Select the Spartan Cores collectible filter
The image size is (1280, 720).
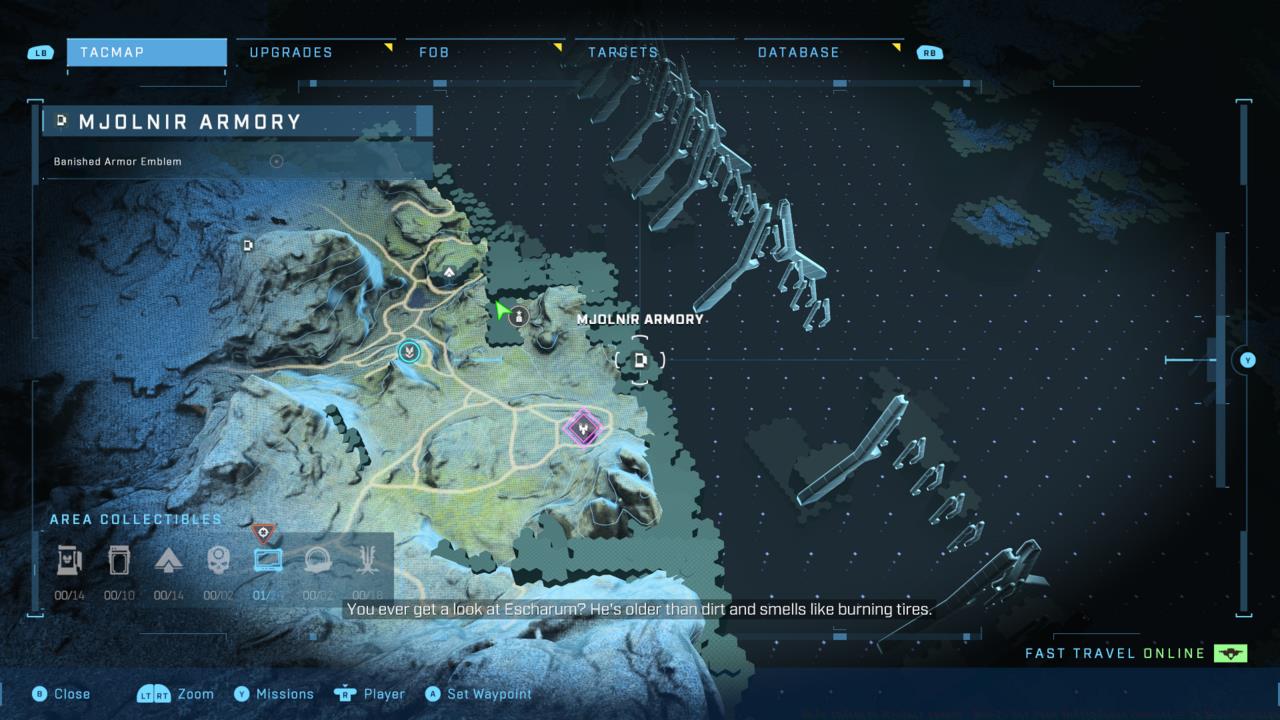[169, 560]
